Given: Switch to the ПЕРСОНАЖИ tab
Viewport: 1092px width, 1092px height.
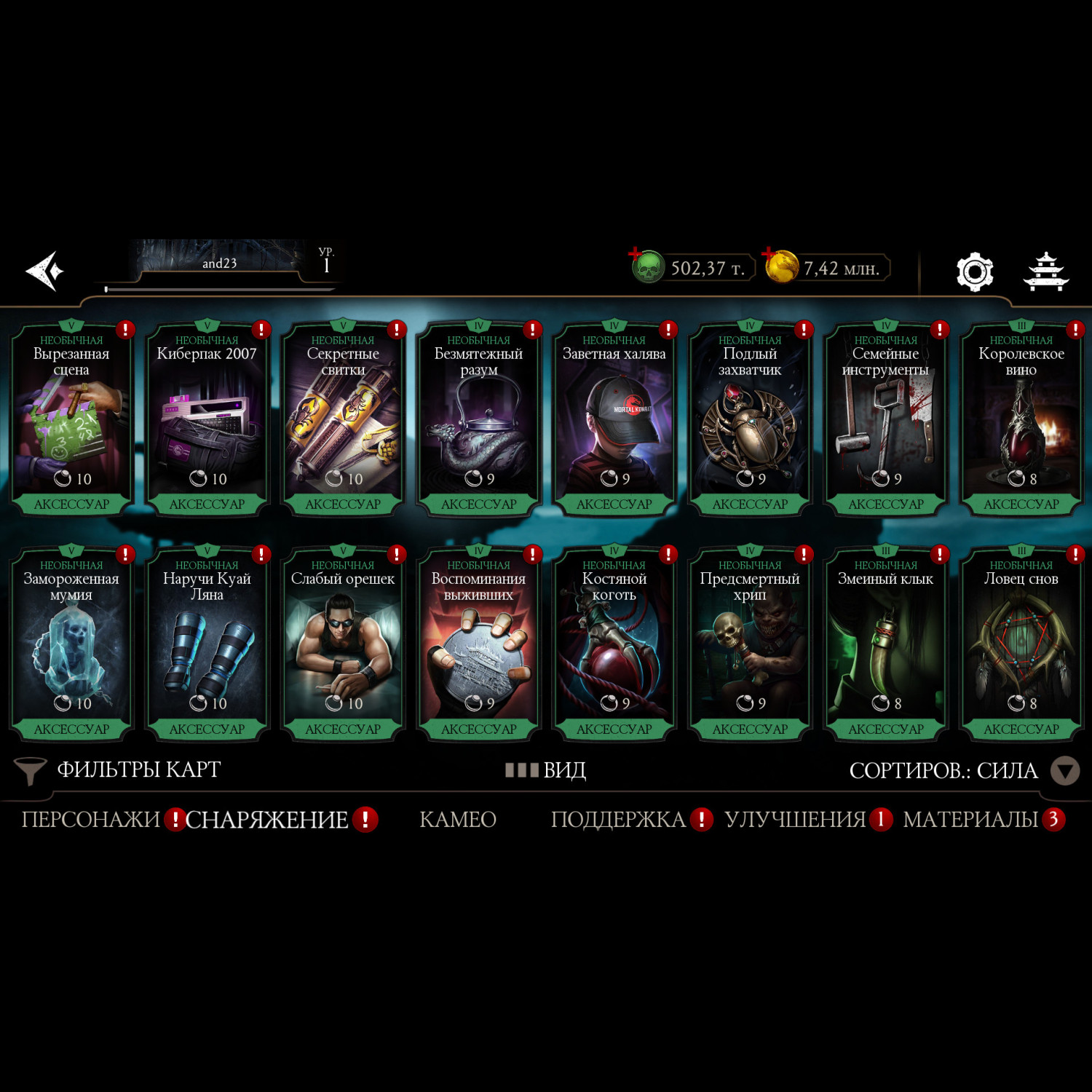Looking at the screenshot, I should (90, 820).
